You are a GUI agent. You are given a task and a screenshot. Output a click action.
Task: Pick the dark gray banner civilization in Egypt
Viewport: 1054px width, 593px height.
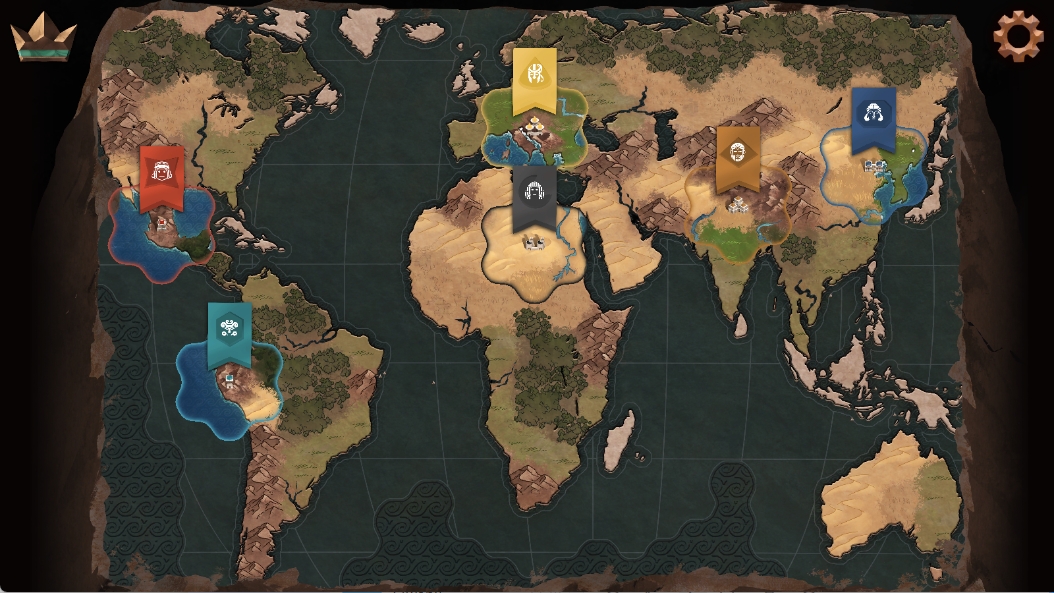(534, 197)
